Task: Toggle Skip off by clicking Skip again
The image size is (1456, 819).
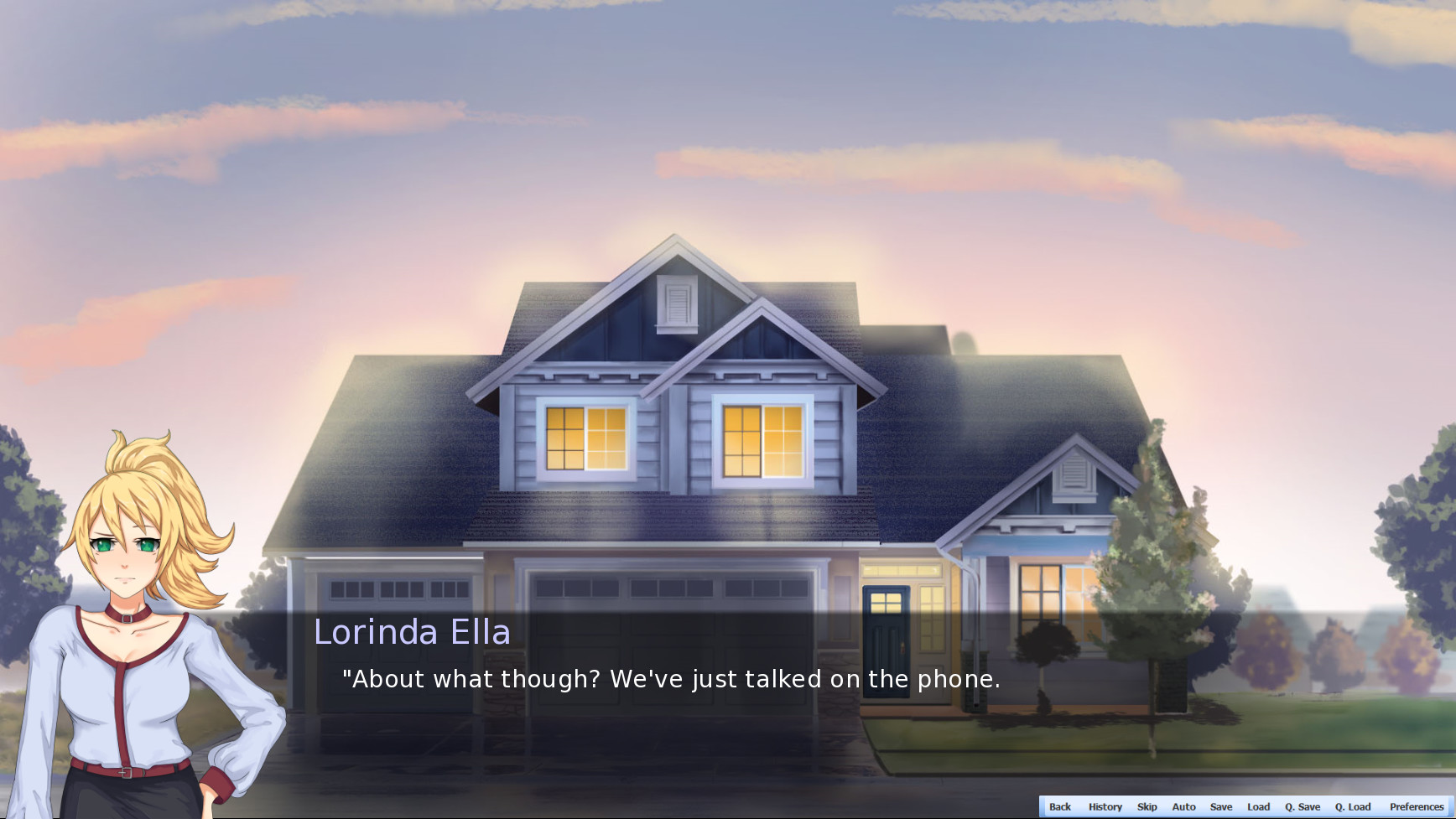Action: 1146,806
